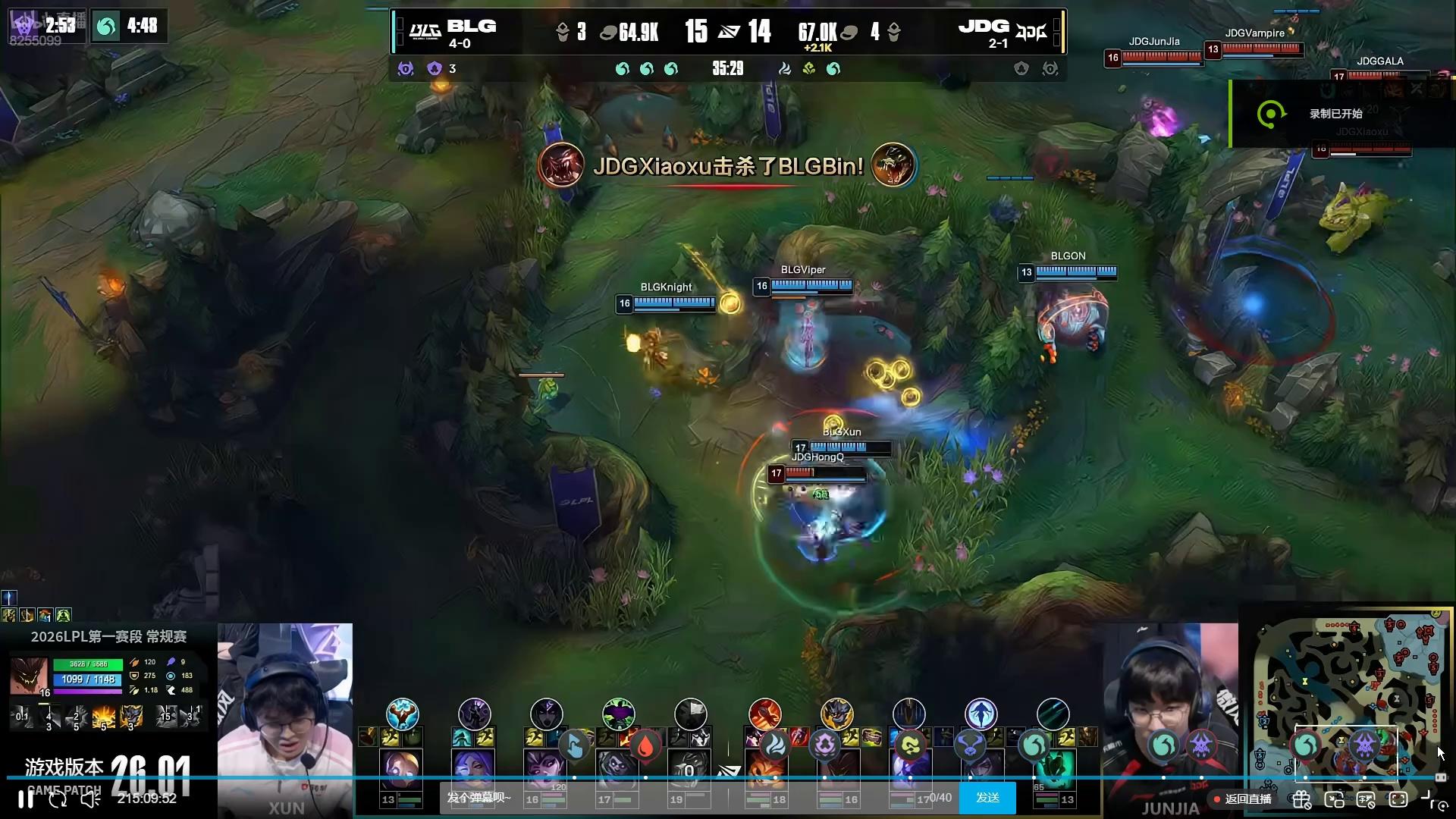1456x819 pixels.
Task: Select the selected champion's demon portrait
Action: click(x=29, y=675)
